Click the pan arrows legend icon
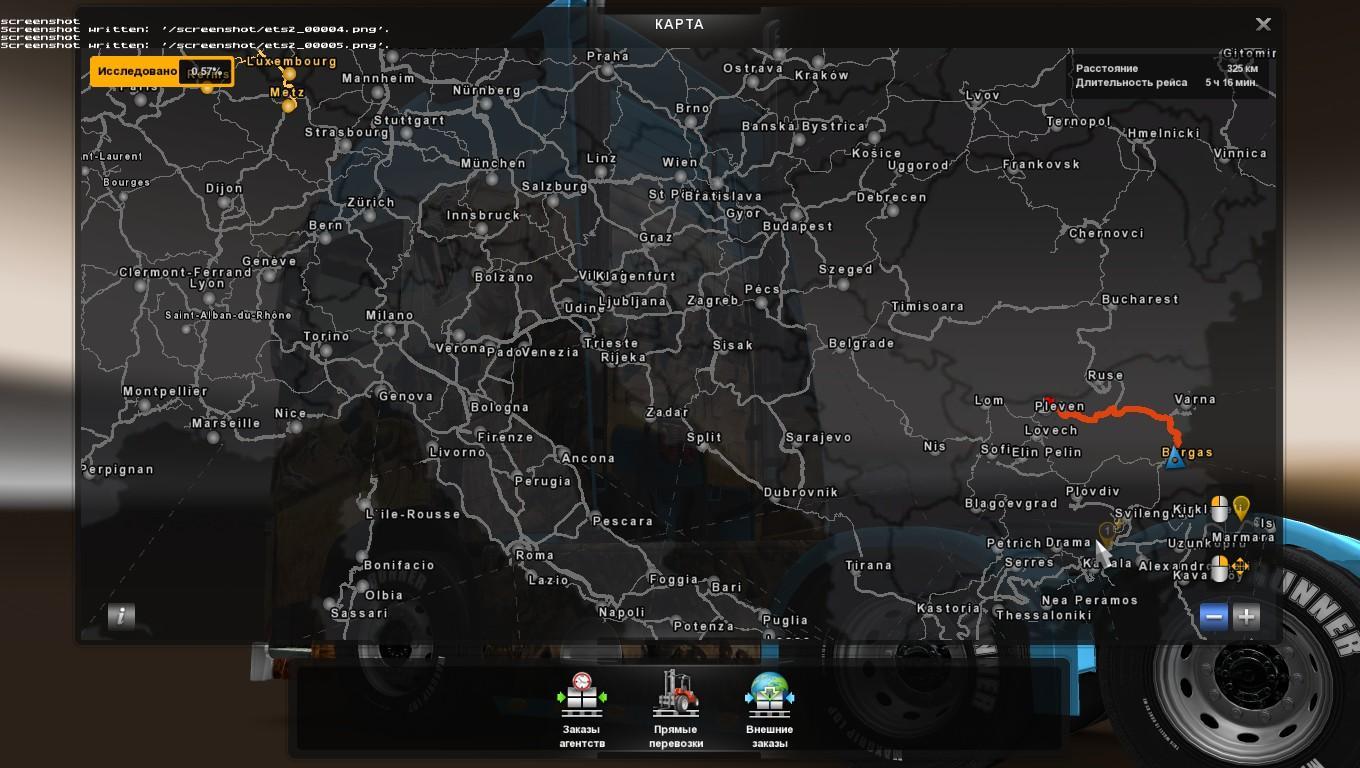Screen dimensions: 1360x768 (x=1240, y=567)
